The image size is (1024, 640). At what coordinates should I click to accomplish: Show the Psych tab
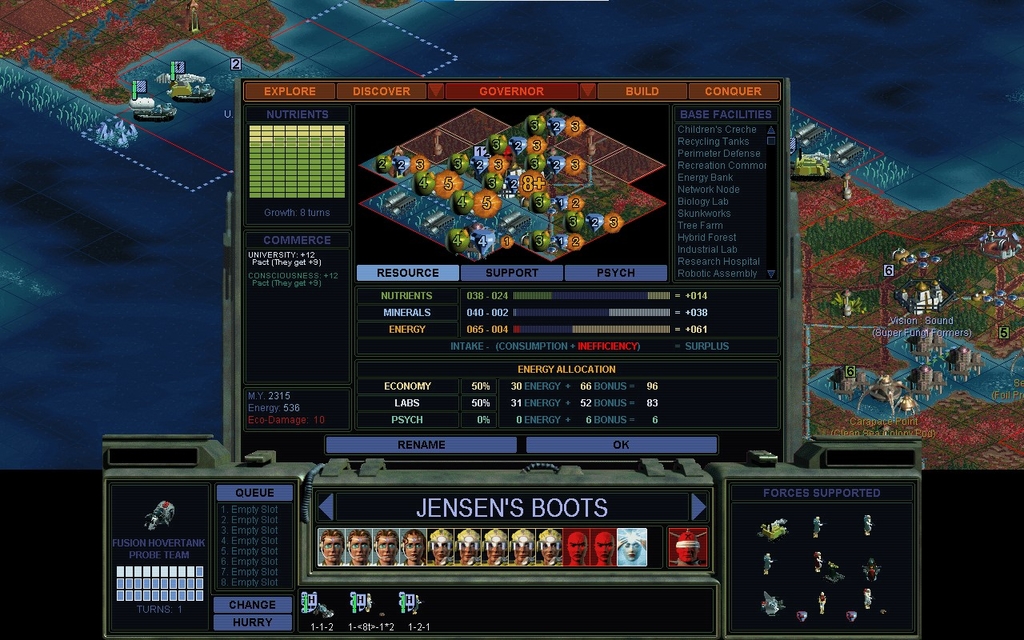pos(616,273)
